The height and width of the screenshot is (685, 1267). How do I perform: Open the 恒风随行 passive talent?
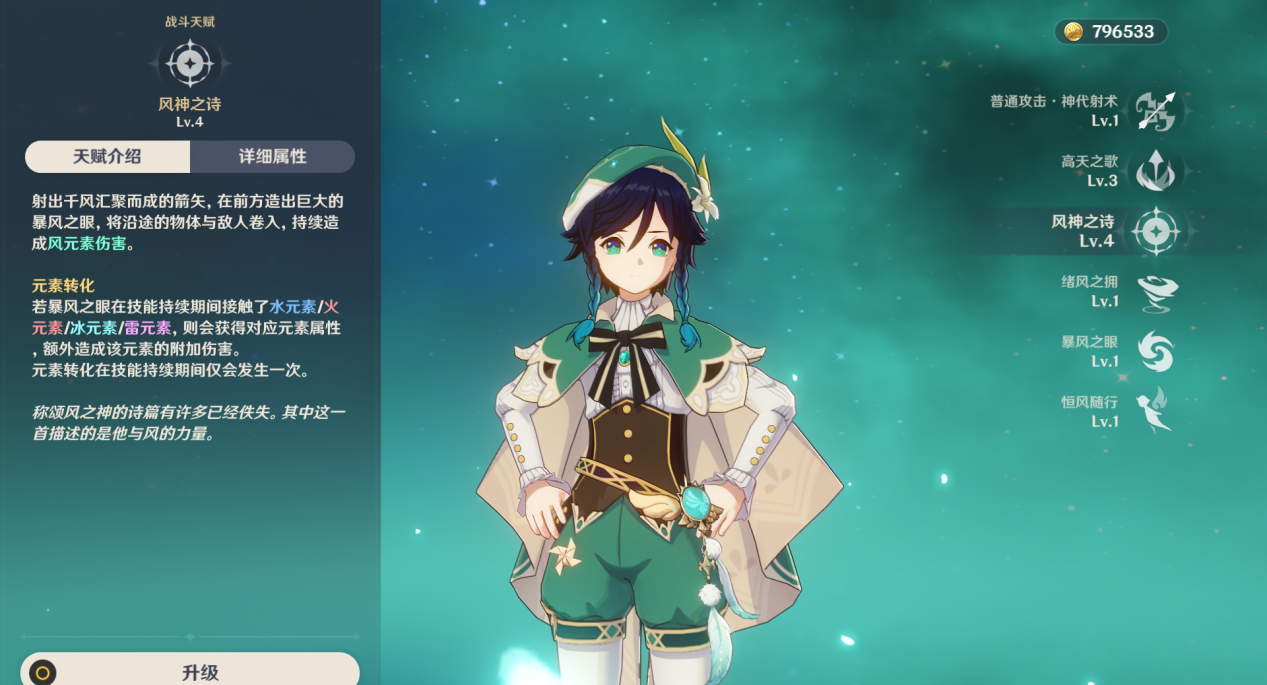tap(1155, 411)
